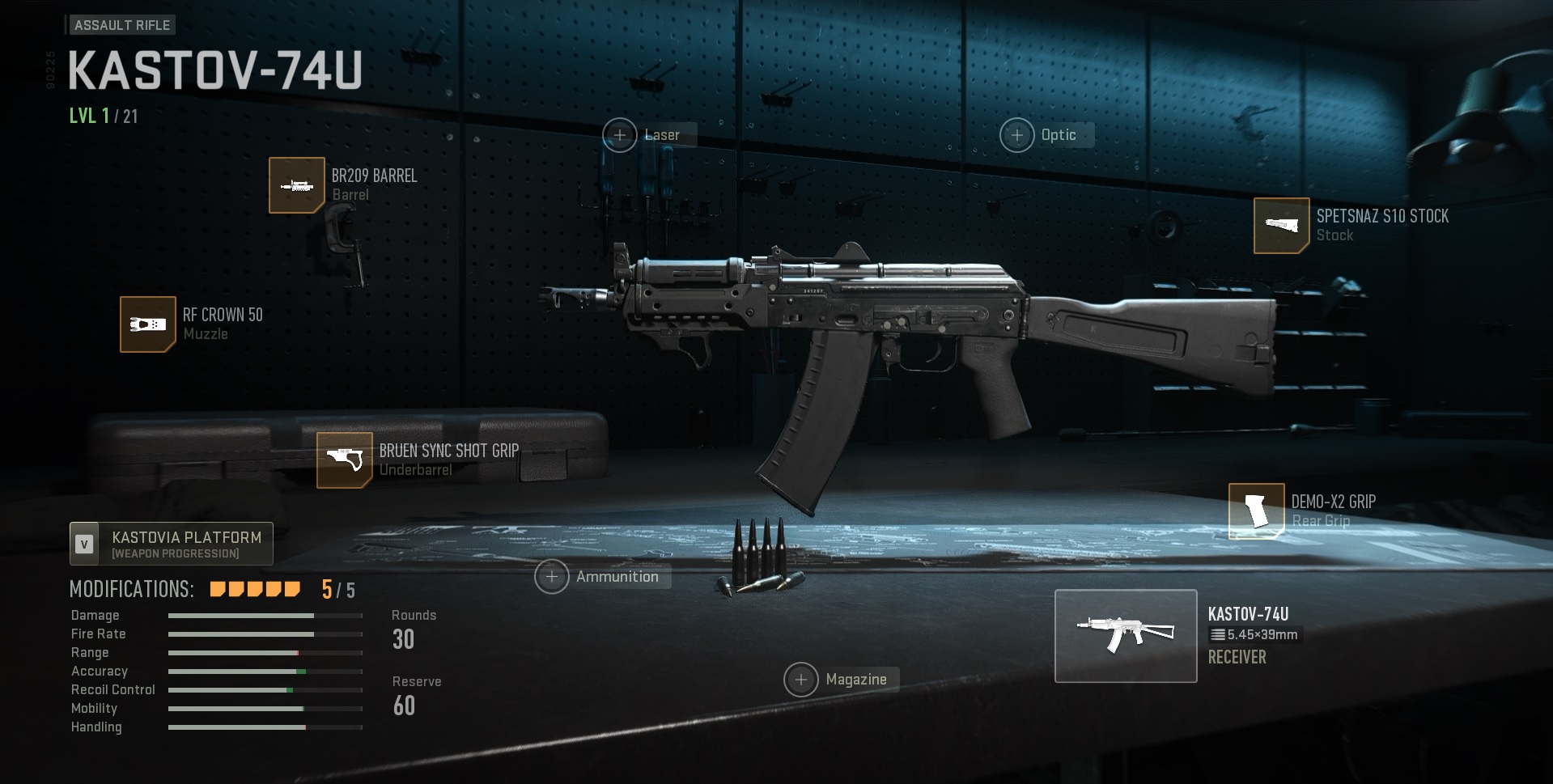Open the Demo-X2 Grip rear grip slot

tap(1256, 511)
